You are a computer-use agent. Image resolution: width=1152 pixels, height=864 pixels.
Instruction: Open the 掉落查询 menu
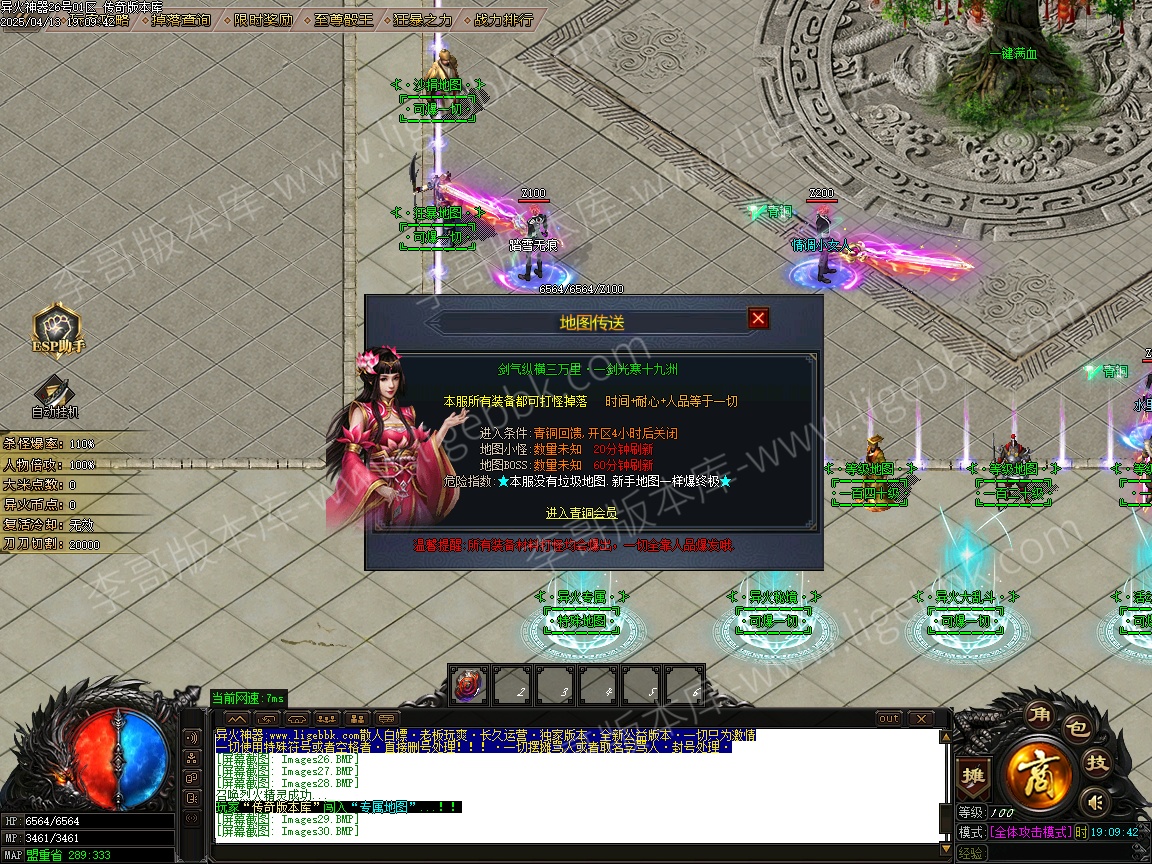(x=181, y=19)
